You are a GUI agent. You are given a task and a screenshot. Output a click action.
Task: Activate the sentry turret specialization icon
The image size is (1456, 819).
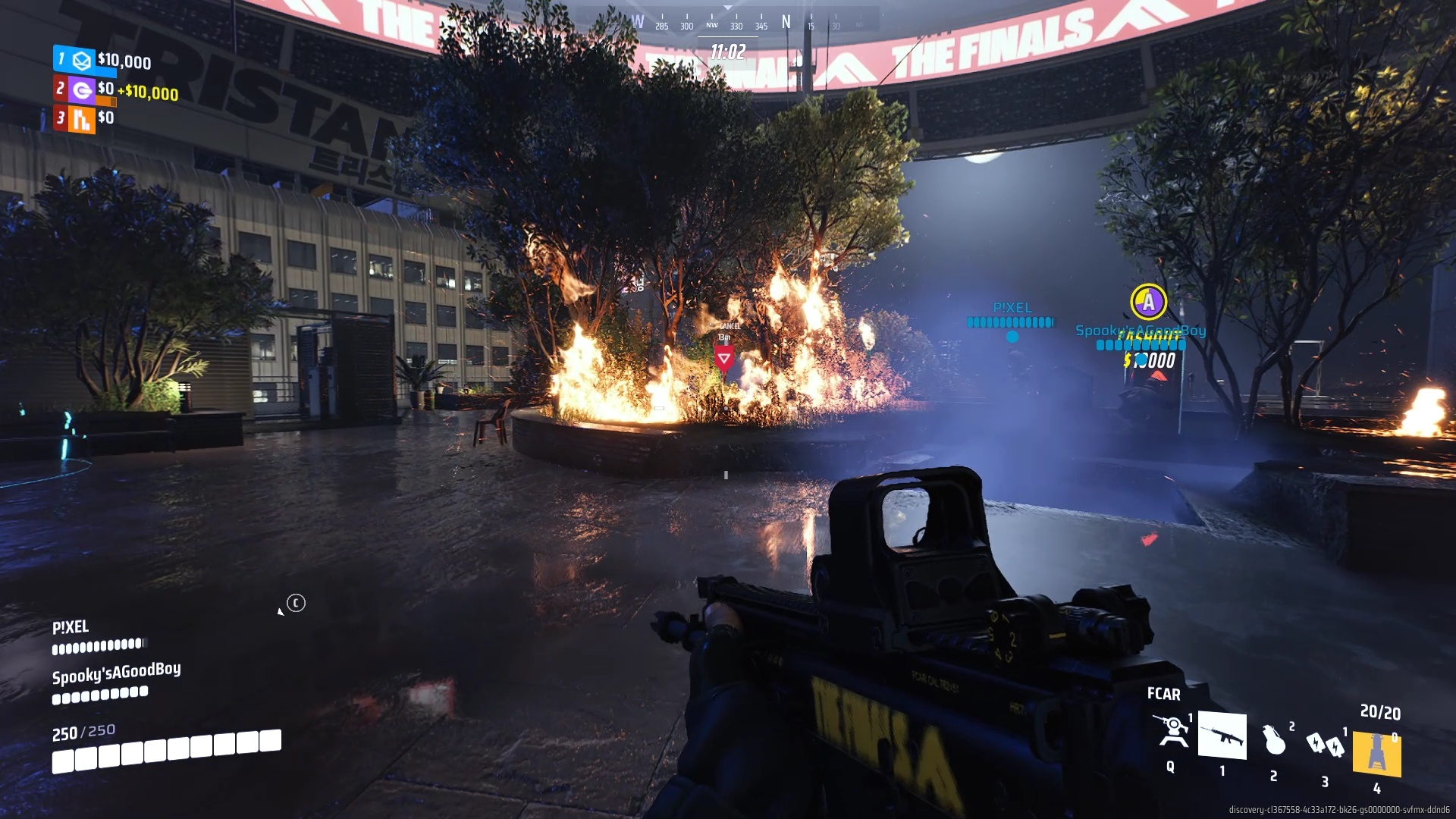[x=1172, y=732]
